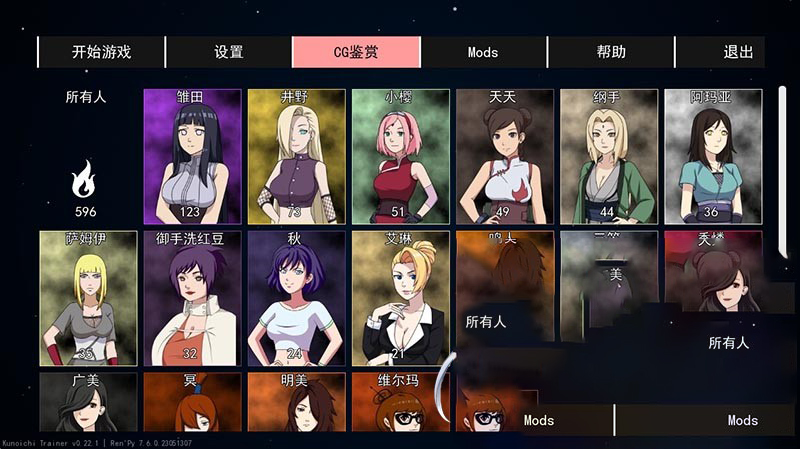800x449 pixels.
Task: Open 雏田's character gallery card
Action: (192, 157)
